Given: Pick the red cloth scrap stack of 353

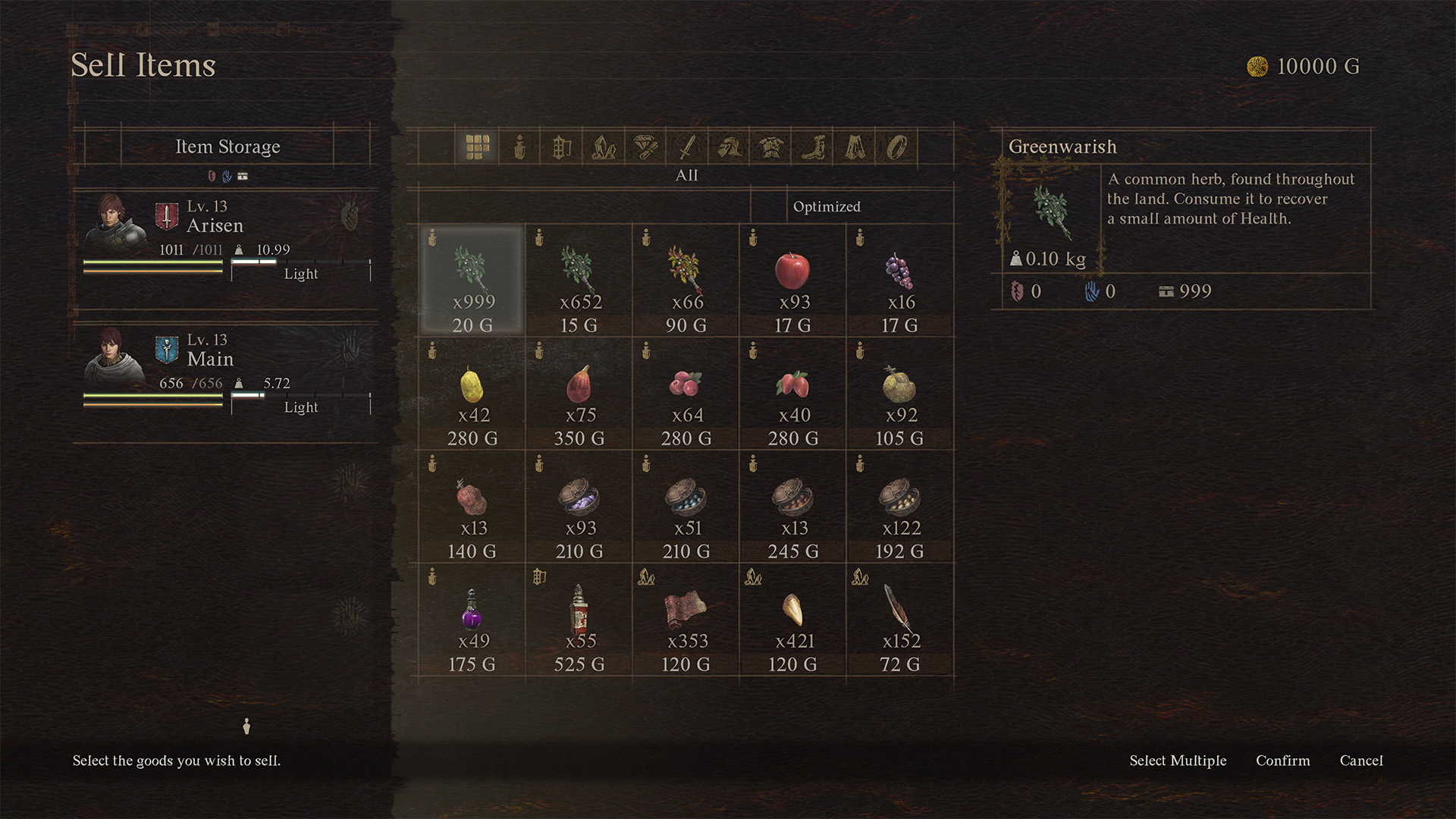Looking at the screenshot, I should (686, 620).
